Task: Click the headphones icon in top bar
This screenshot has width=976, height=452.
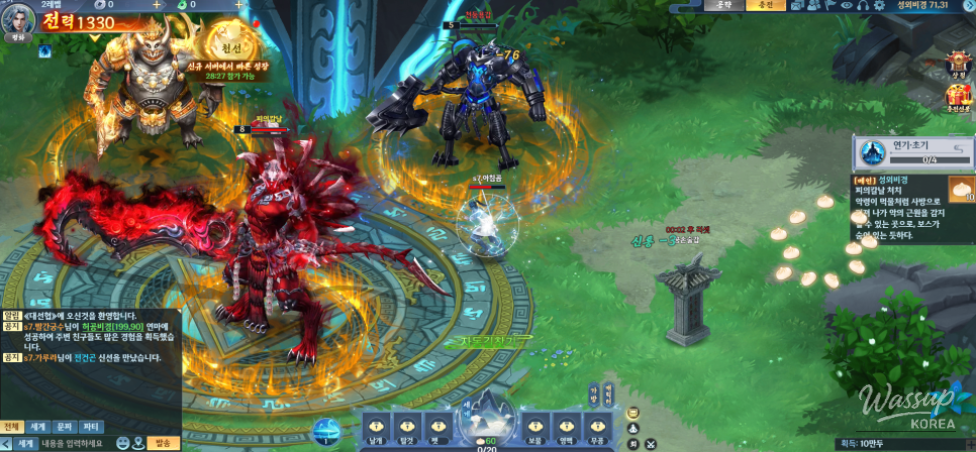Action: (861, 6)
